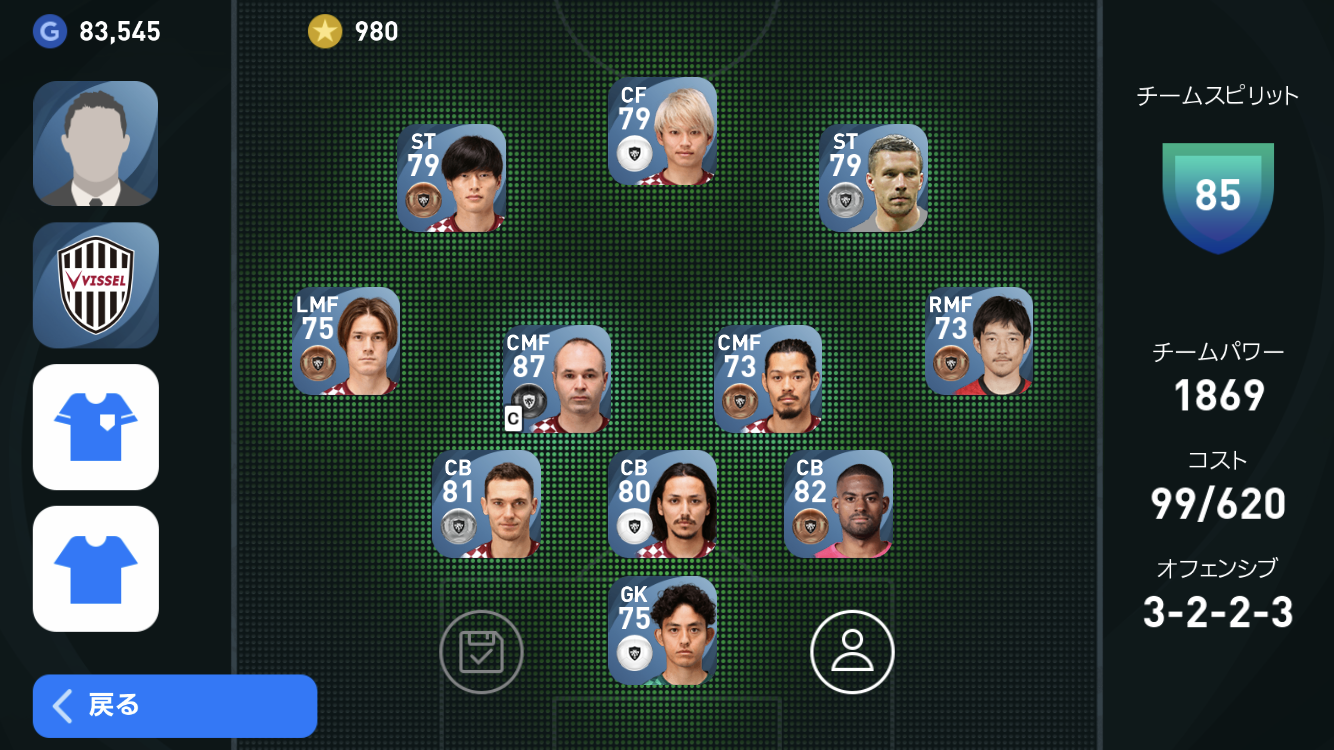This screenshot has width=1334, height=750.
Task: Select the CB 82 player card
Action: (838, 504)
